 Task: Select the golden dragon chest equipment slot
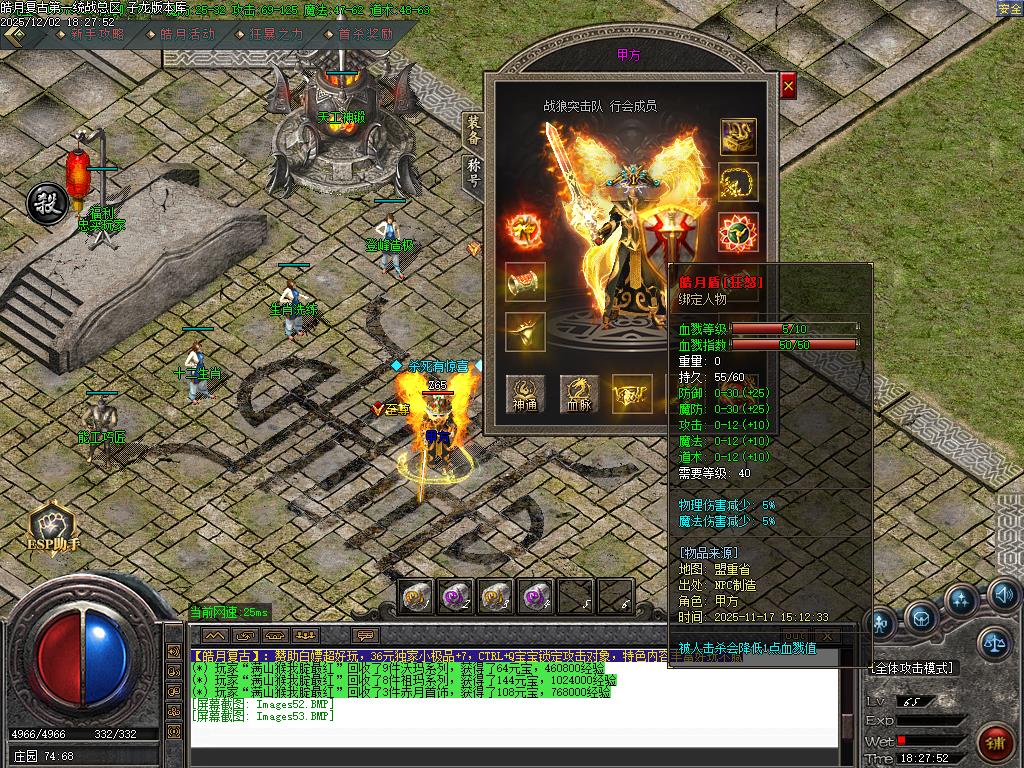click(x=738, y=137)
